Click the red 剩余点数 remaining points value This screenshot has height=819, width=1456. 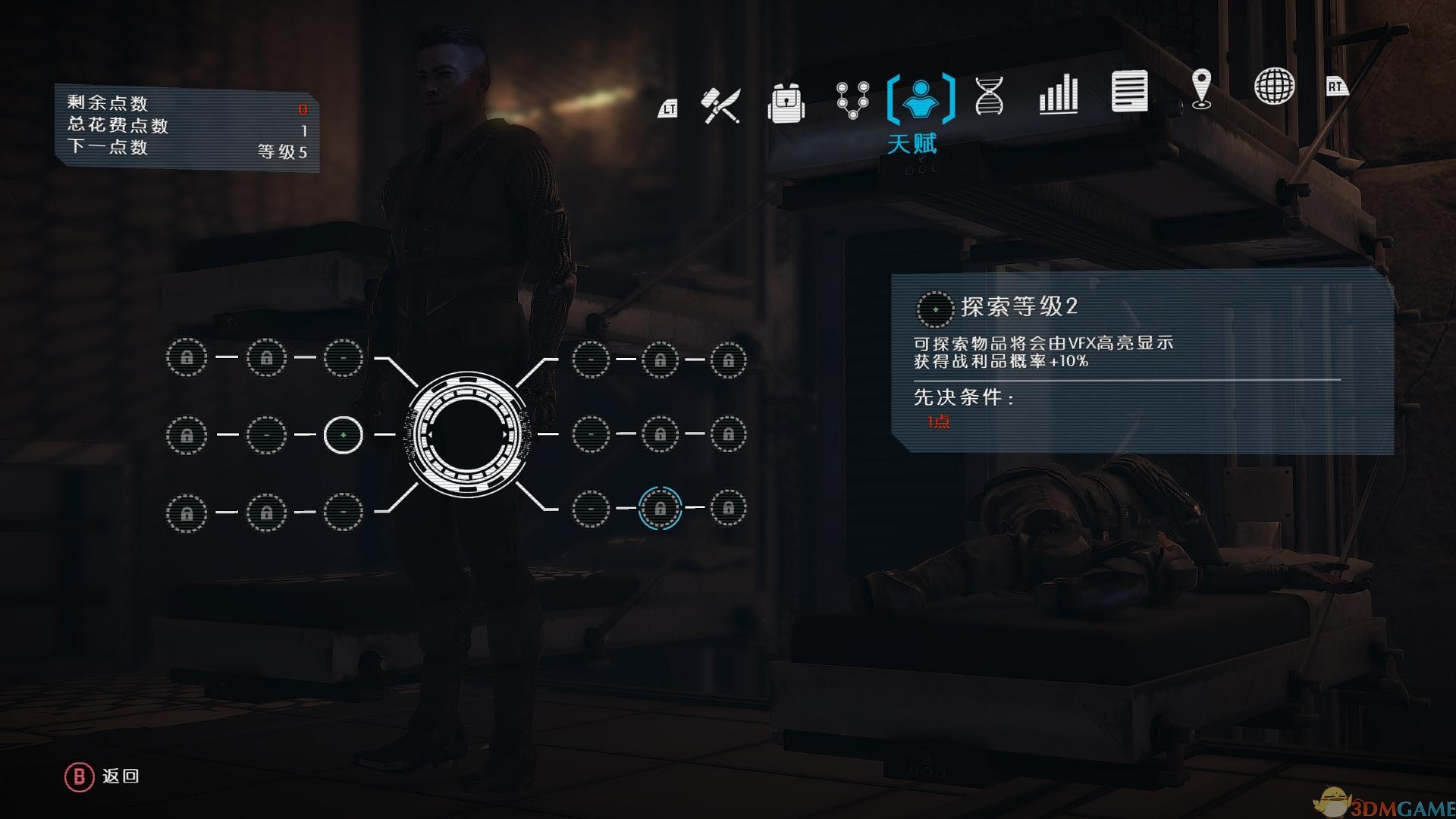pos(303,109)
